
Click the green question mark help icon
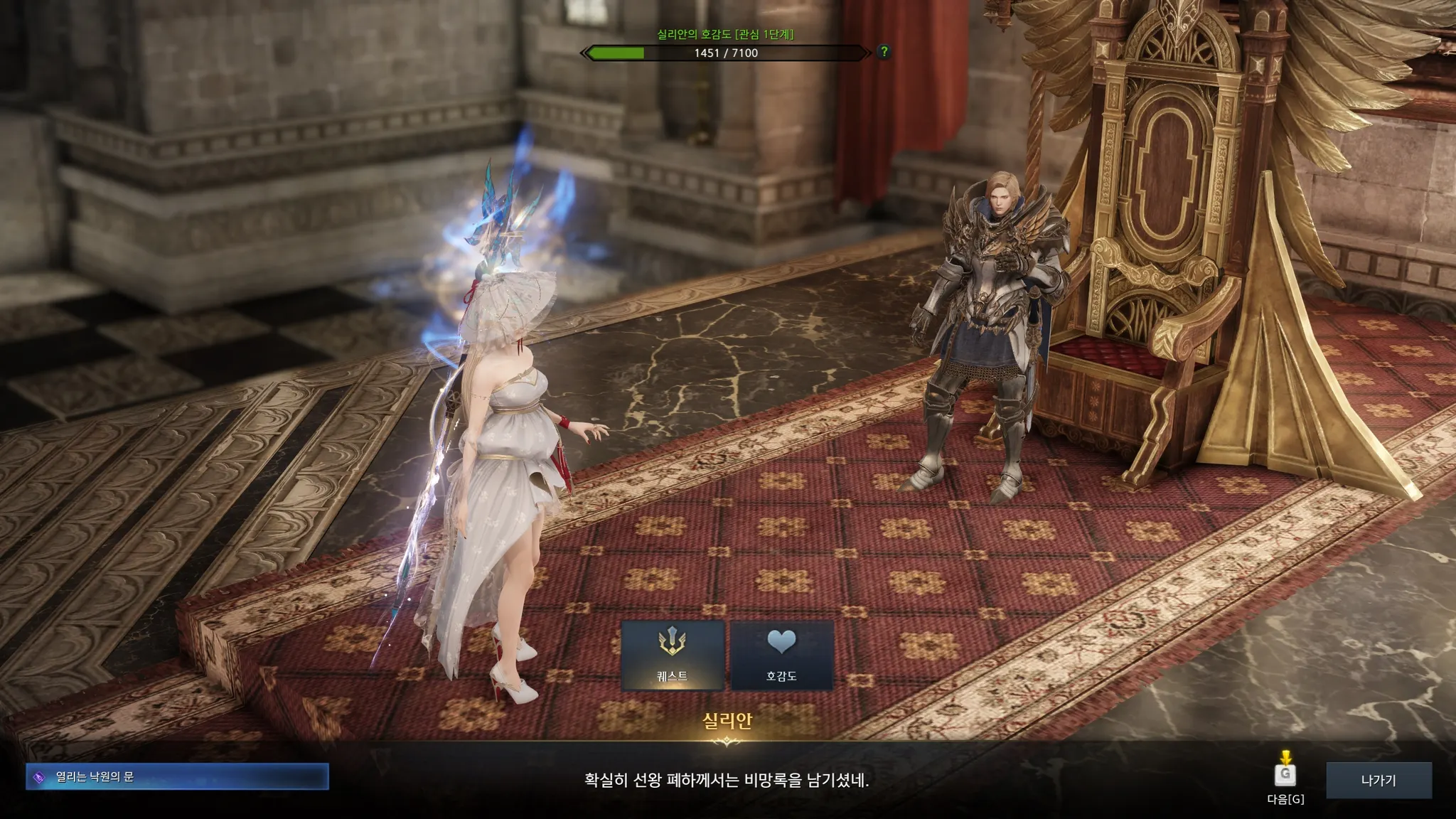pos(884,51)
